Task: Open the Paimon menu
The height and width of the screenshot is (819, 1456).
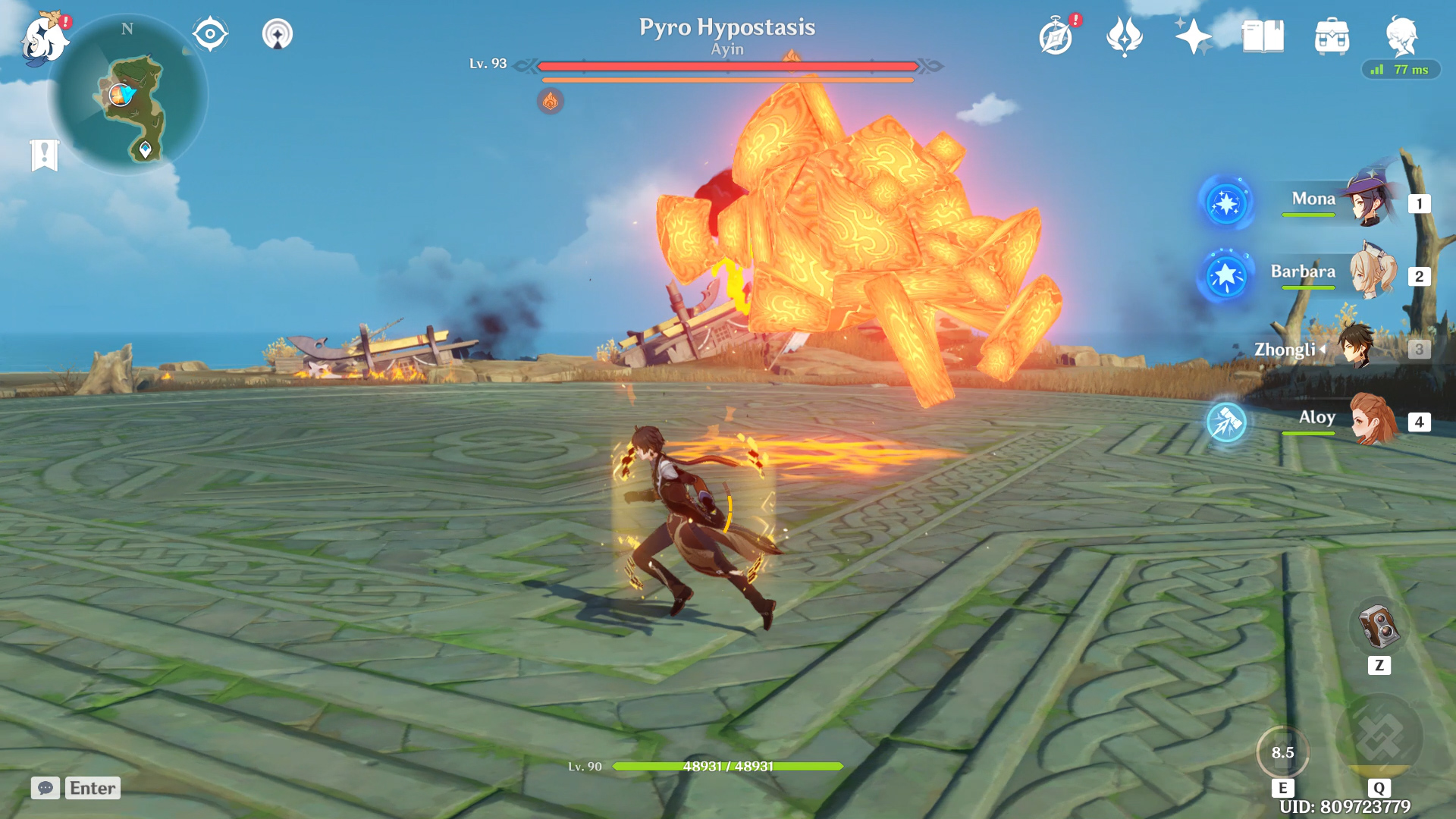Action: click(45, 36)
